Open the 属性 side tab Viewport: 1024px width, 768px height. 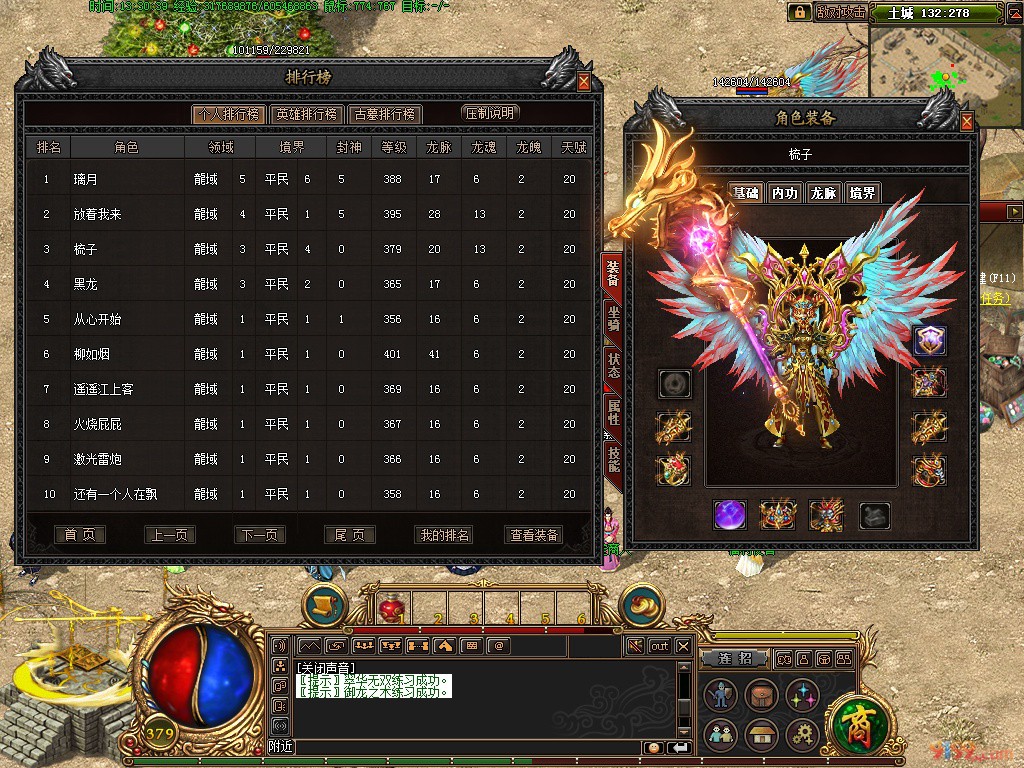click(613, 412)
